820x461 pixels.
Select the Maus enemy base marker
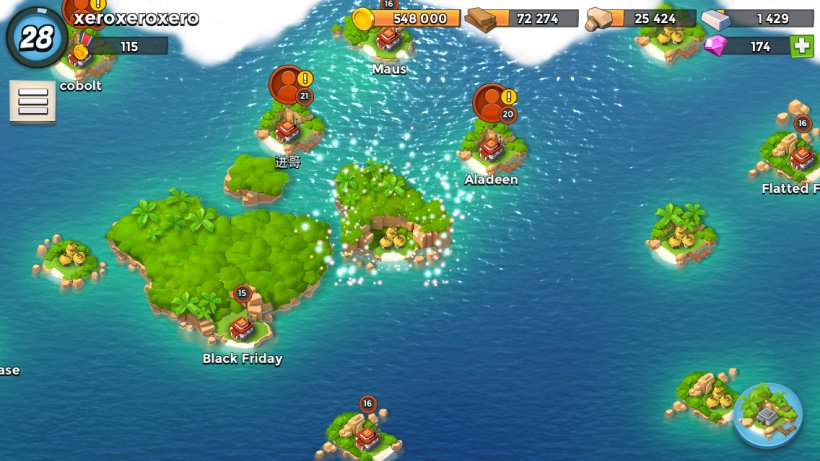(x=388, y=40)
